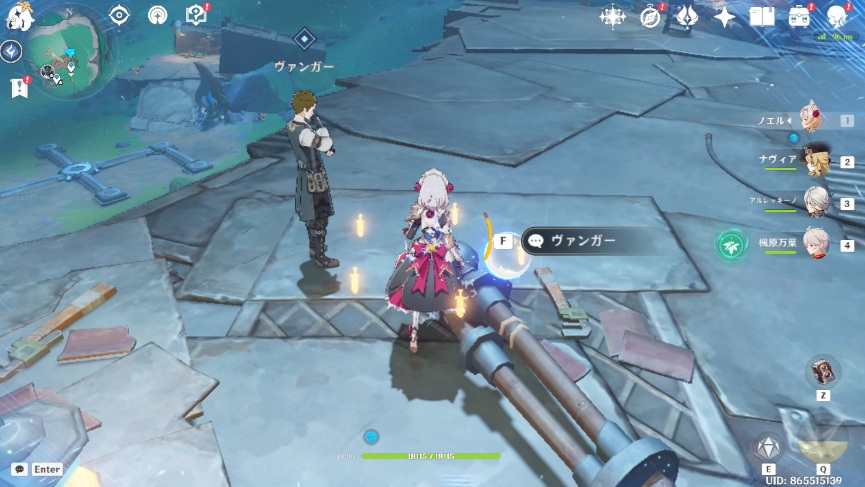Open the Adventurer Handbook book icon

pyautogui.click(x=762, y=17)
